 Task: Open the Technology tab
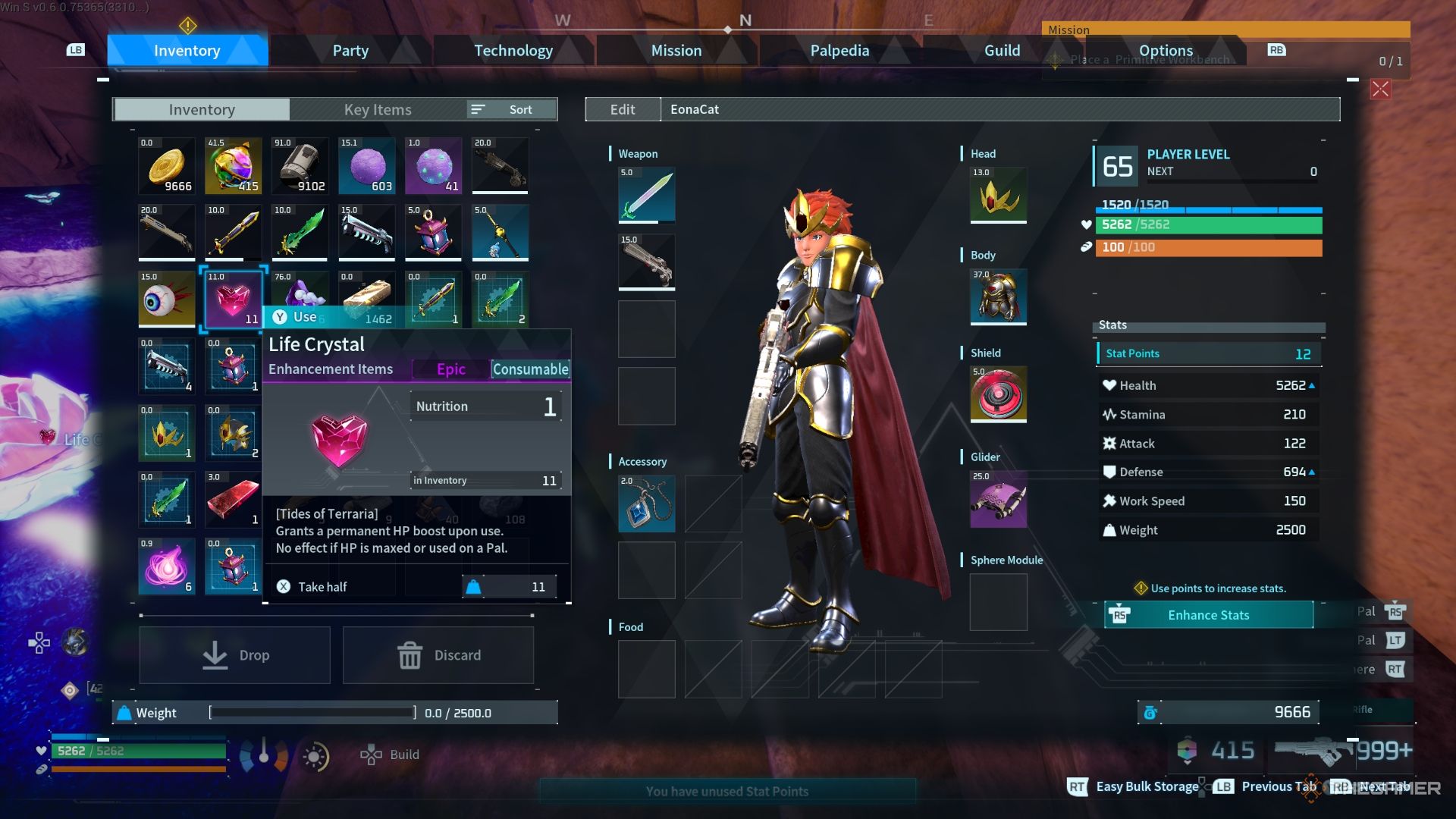pos(513,51)
